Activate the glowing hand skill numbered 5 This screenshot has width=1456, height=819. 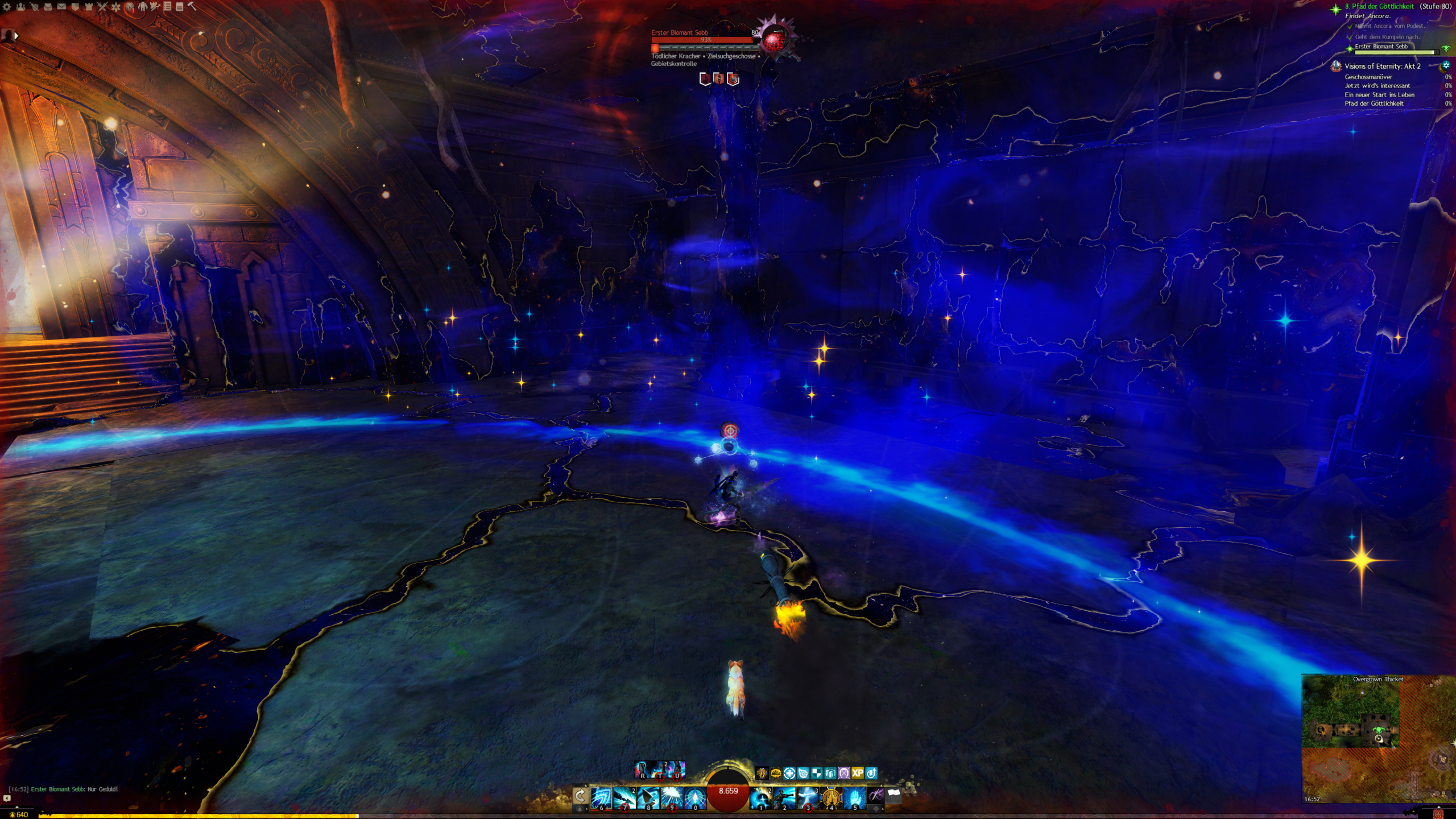[x=854, y=797]
